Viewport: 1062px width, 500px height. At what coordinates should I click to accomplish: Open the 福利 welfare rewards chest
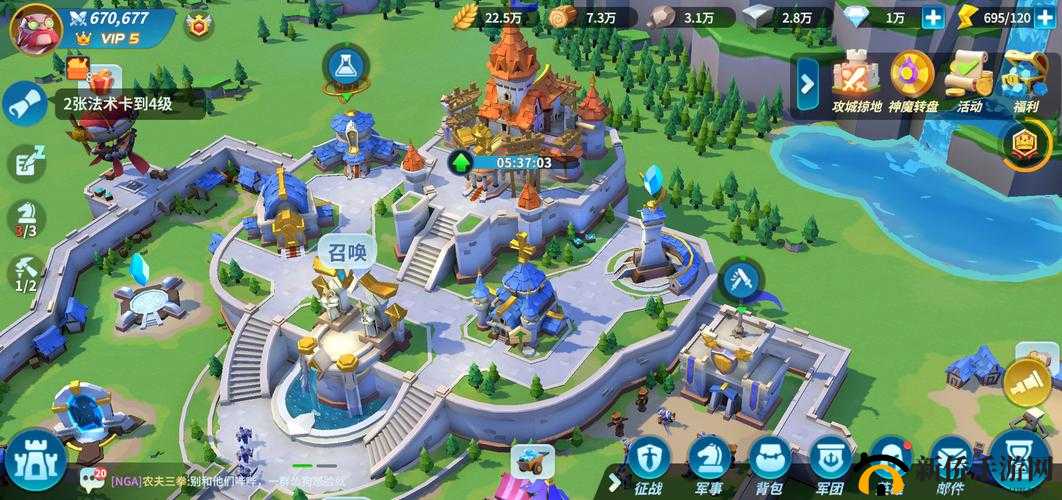[1025, 80]
